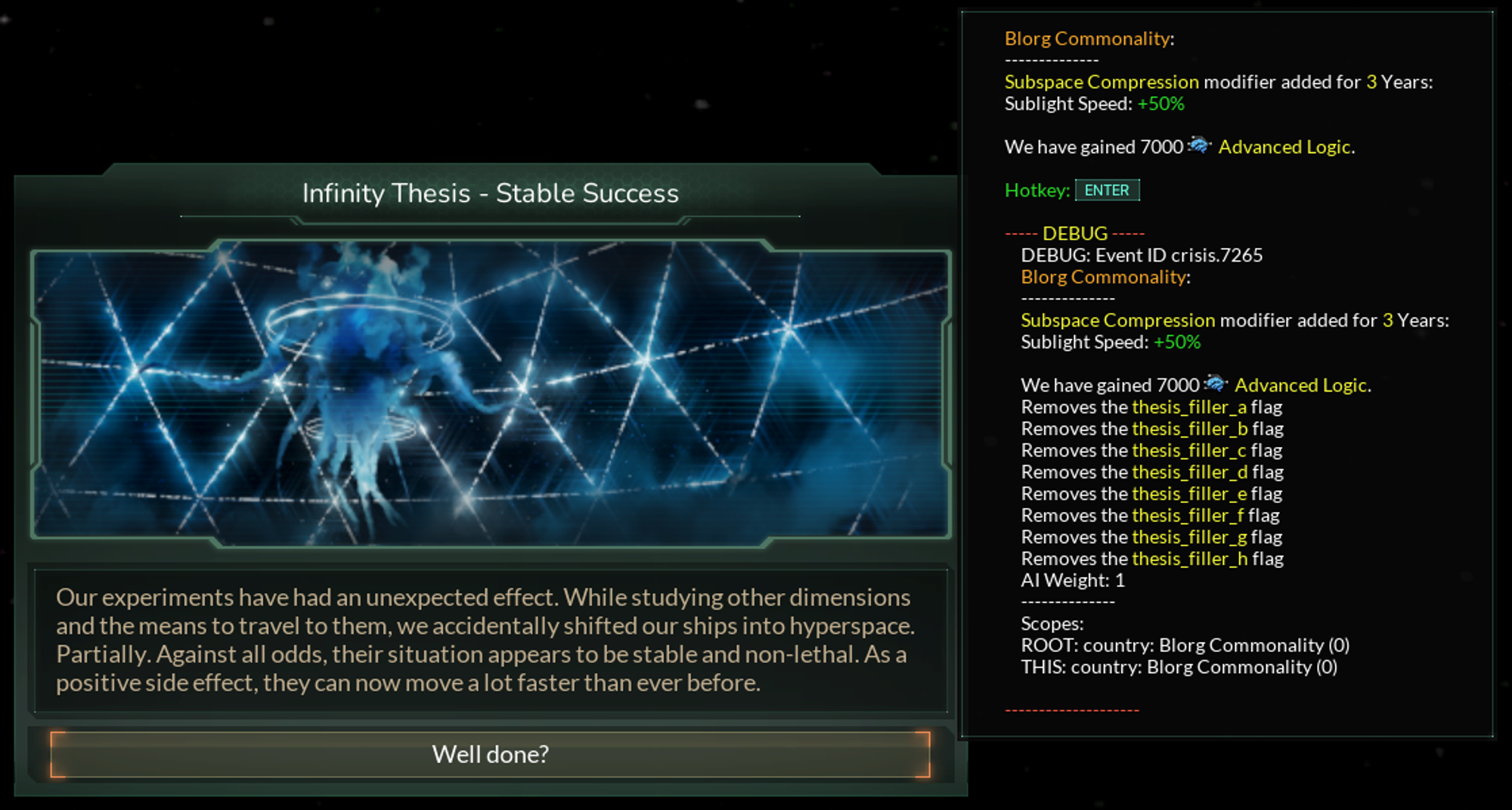This screenshot has width=1512, height=810.
Task: Click the DEBUG header line
Action: [x=1074, y=234]
